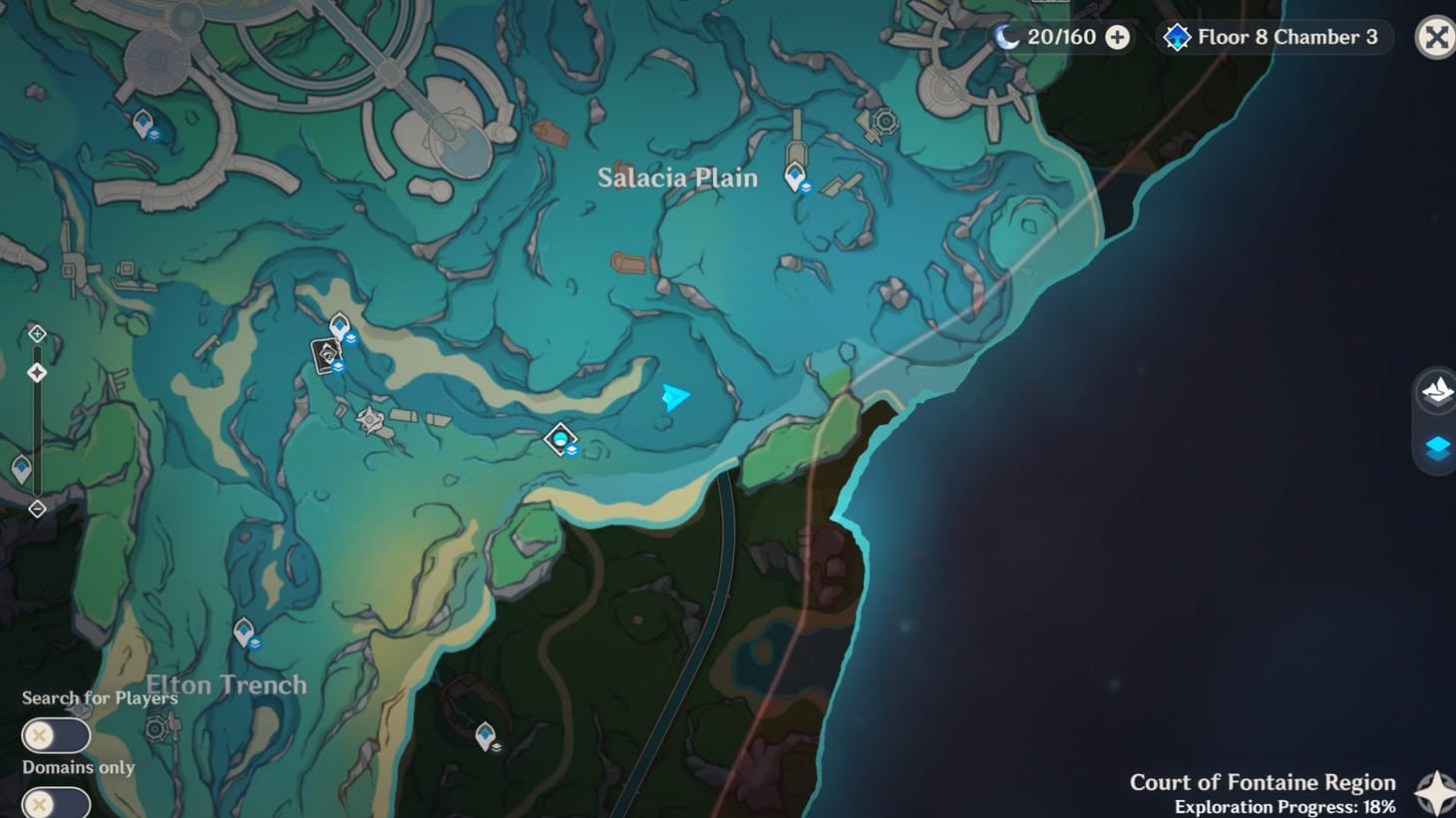
Task: Click the zoom slider handle on the left
Action: [x=37, y=371]
